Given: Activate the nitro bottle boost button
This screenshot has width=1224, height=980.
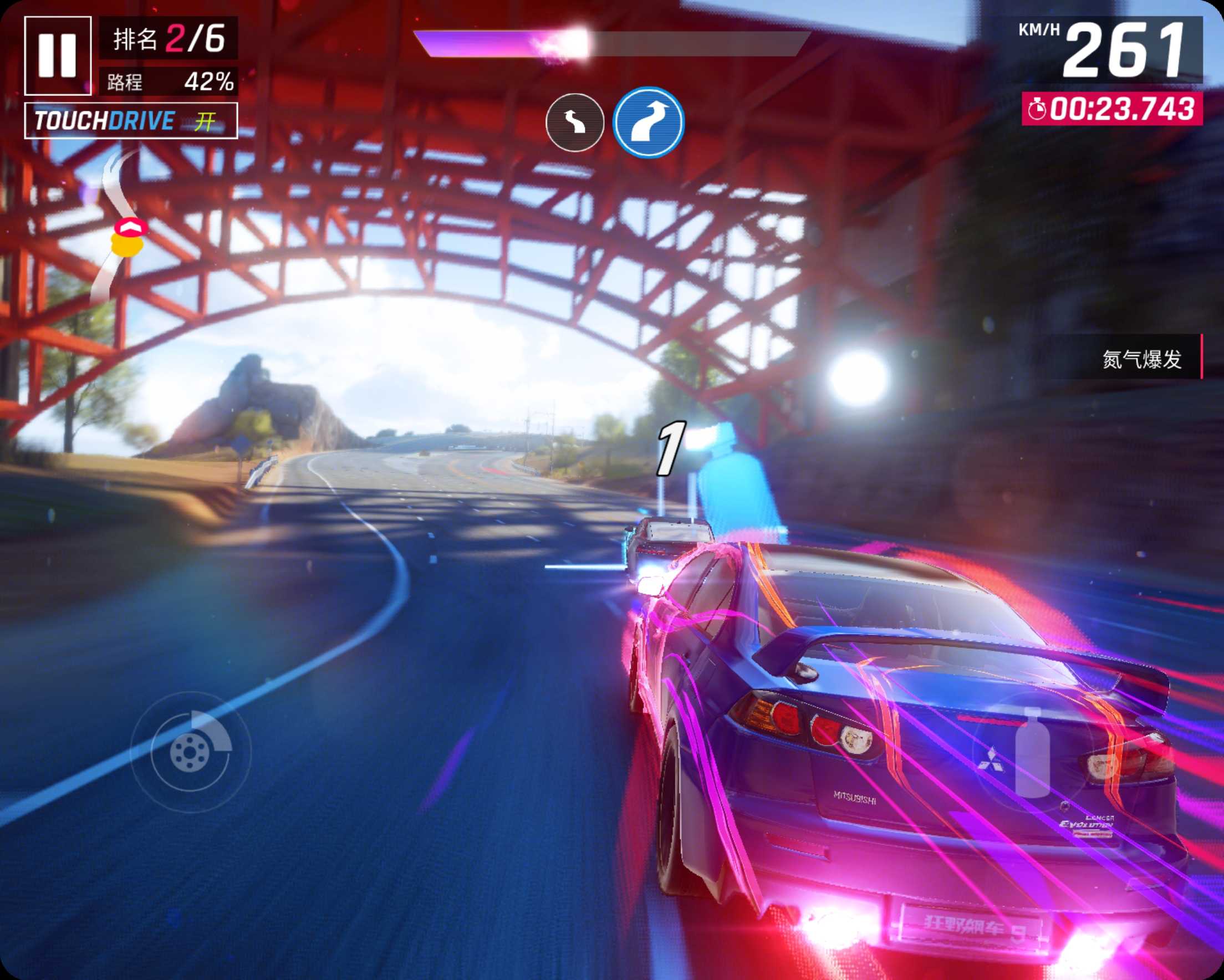Looking at the screenshot, I should coord(1033,752).
